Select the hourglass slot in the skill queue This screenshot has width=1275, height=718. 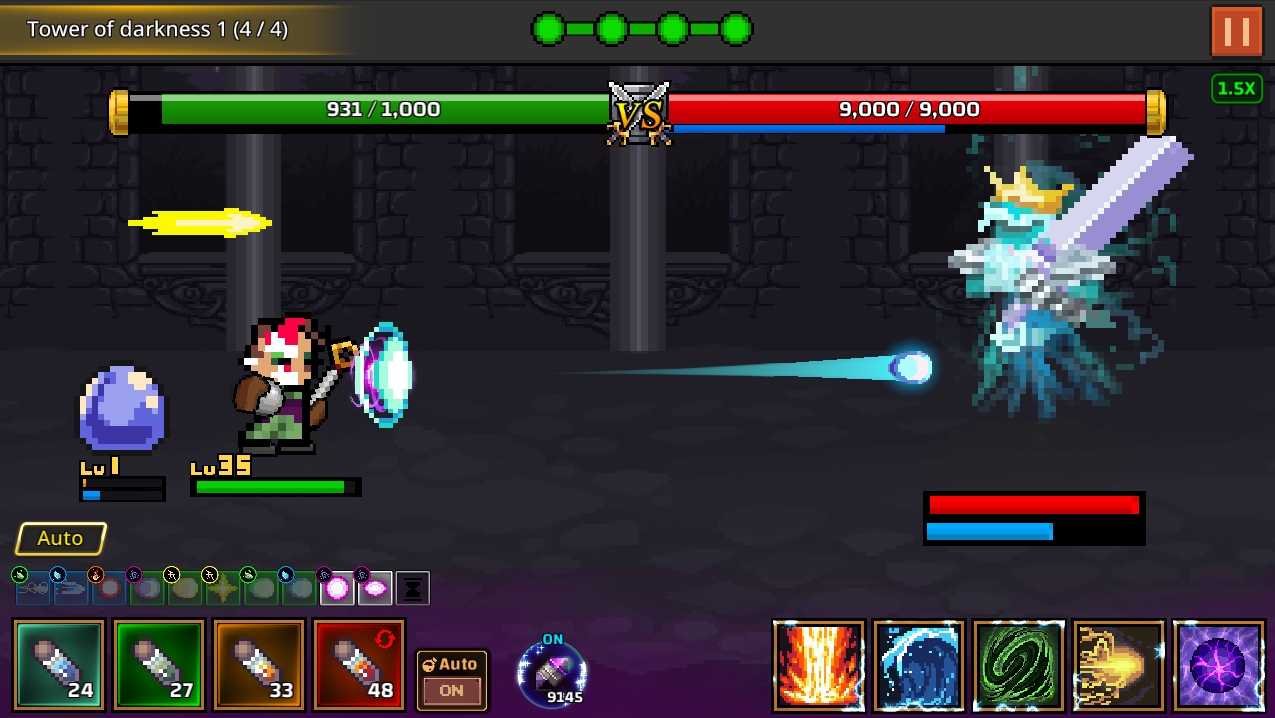pyautogui.click(x=413, y=589)
